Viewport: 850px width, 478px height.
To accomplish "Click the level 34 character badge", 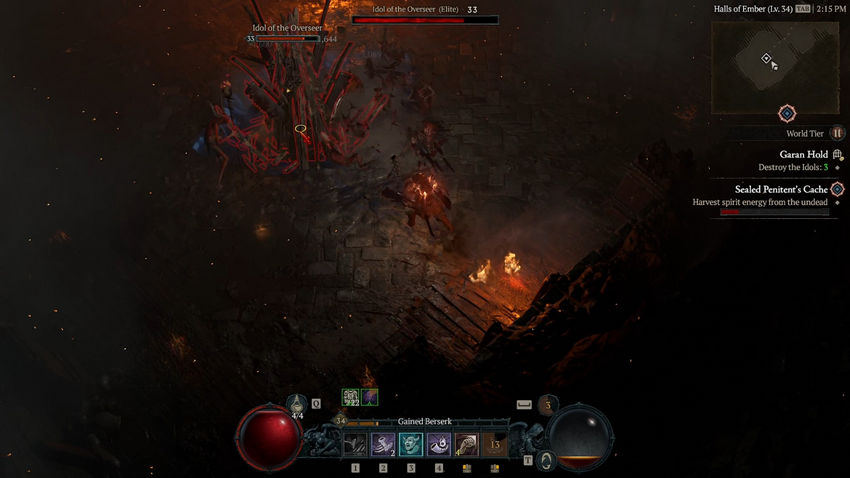I will tap(340, 421).
